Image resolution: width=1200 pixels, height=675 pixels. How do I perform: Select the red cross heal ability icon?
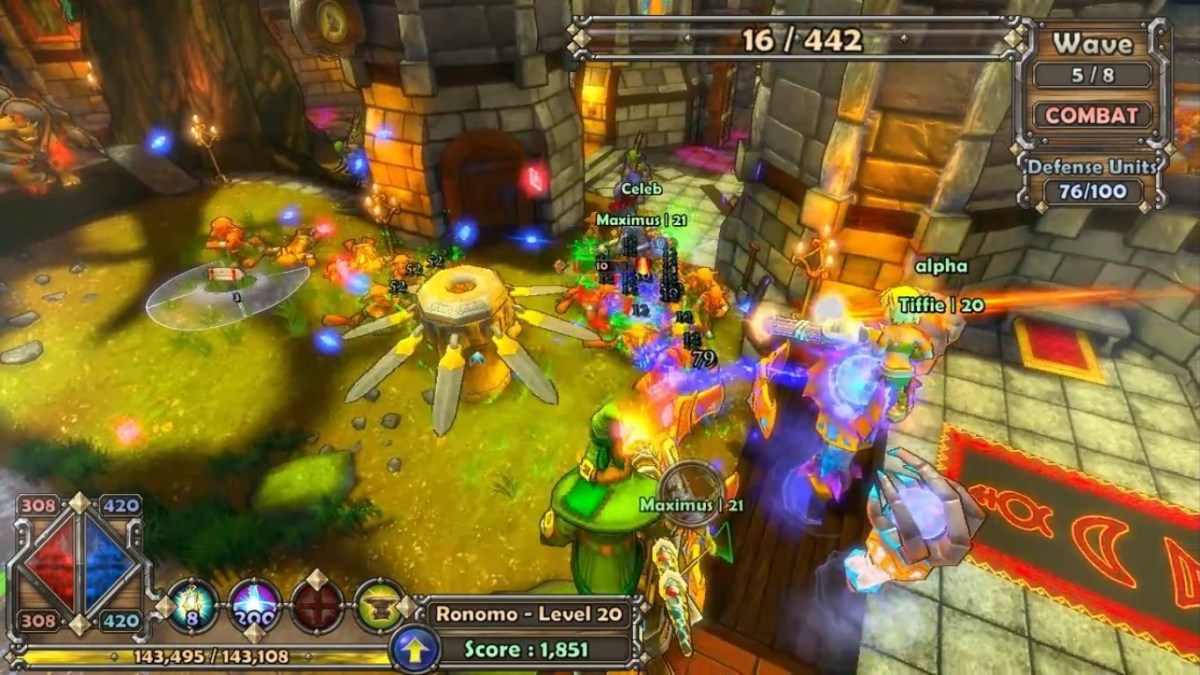317,605
